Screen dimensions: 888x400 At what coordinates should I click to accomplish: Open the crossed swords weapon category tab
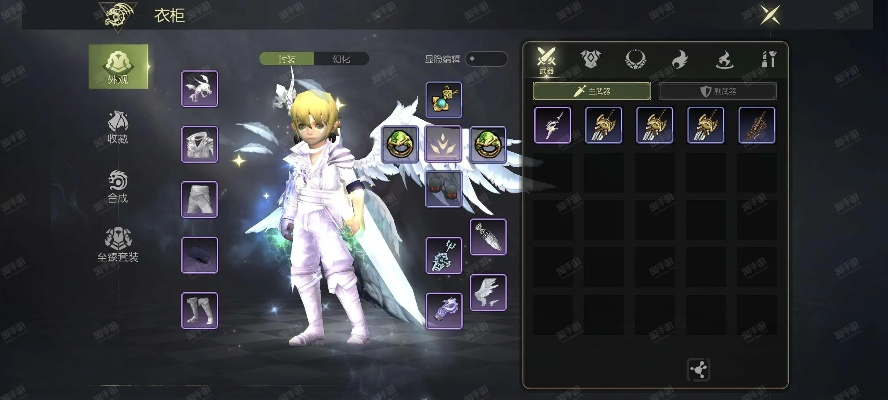point(546,59)
